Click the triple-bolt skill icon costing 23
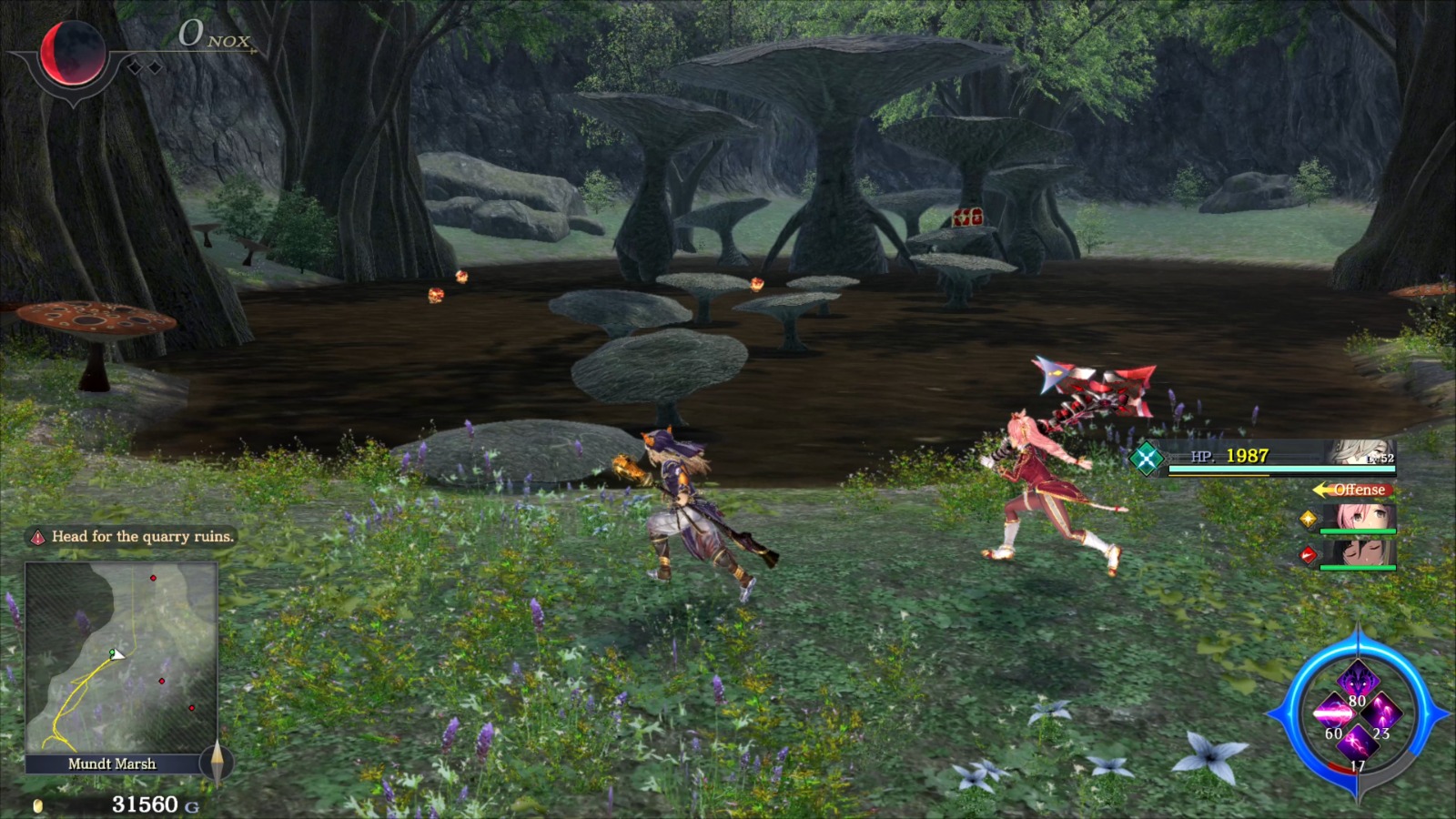 (1381, 713)
